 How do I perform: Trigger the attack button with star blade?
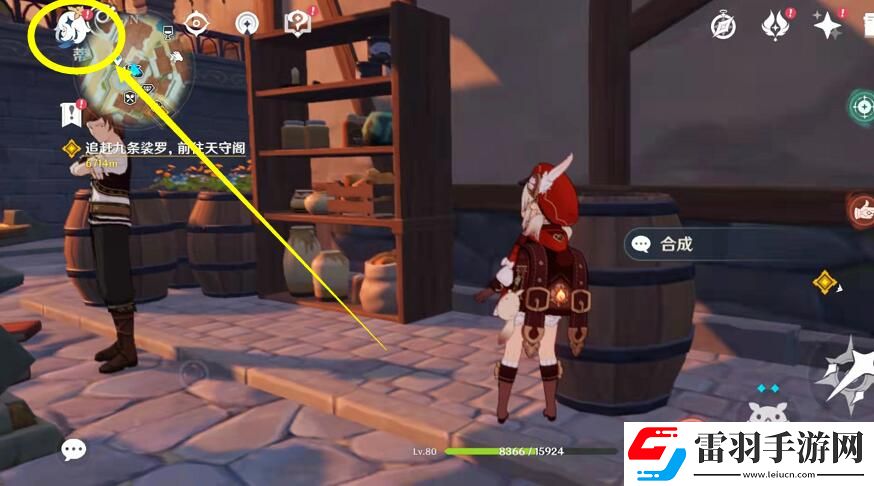(x=843, y=375)
